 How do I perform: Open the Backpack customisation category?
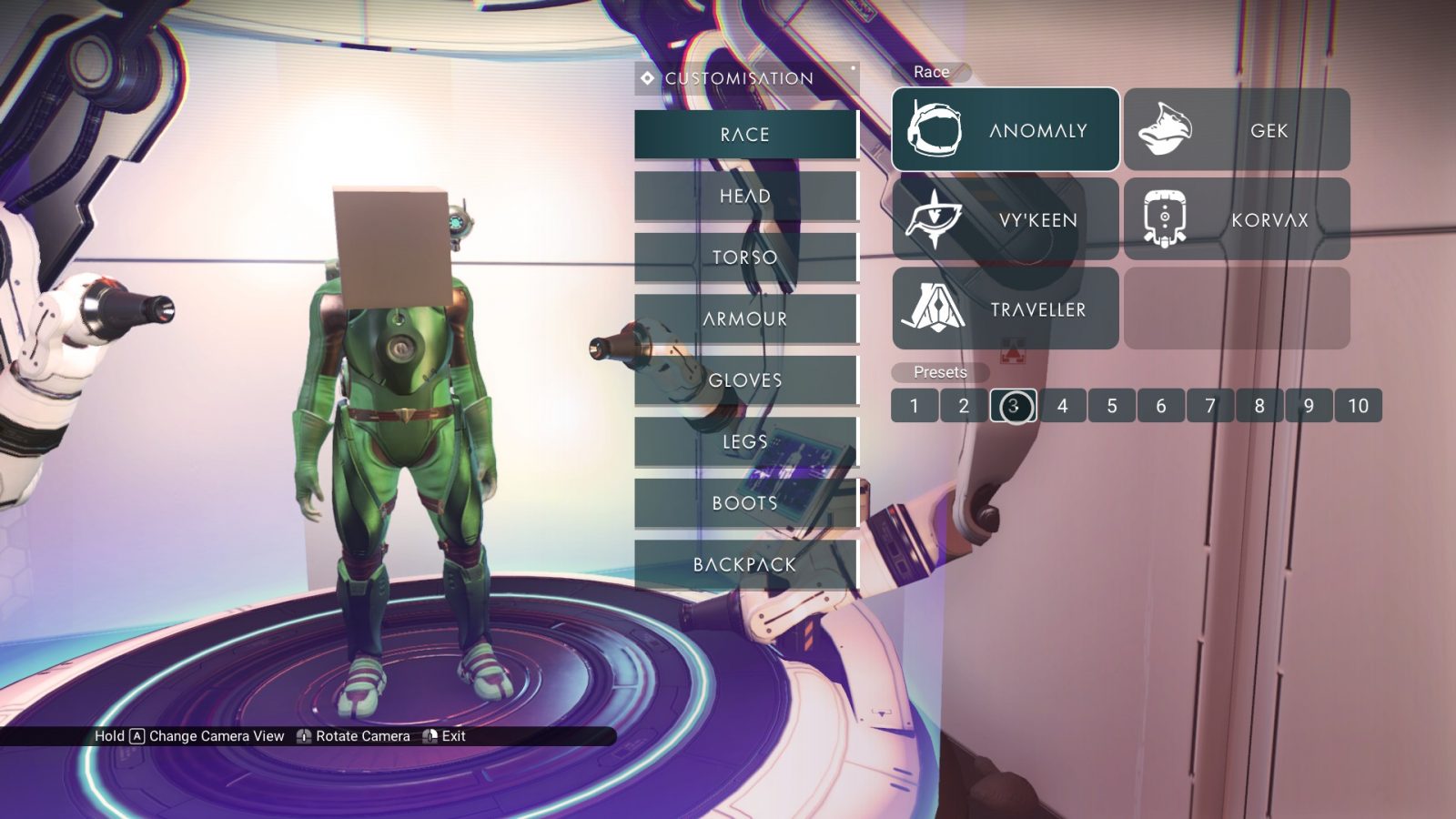745,564
